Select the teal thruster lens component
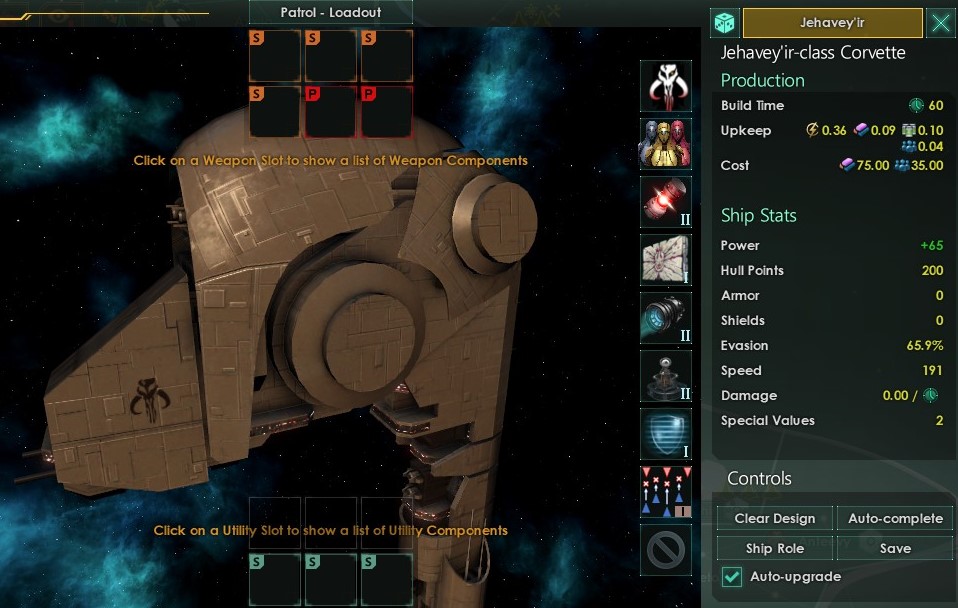 (x=665, y=318)
